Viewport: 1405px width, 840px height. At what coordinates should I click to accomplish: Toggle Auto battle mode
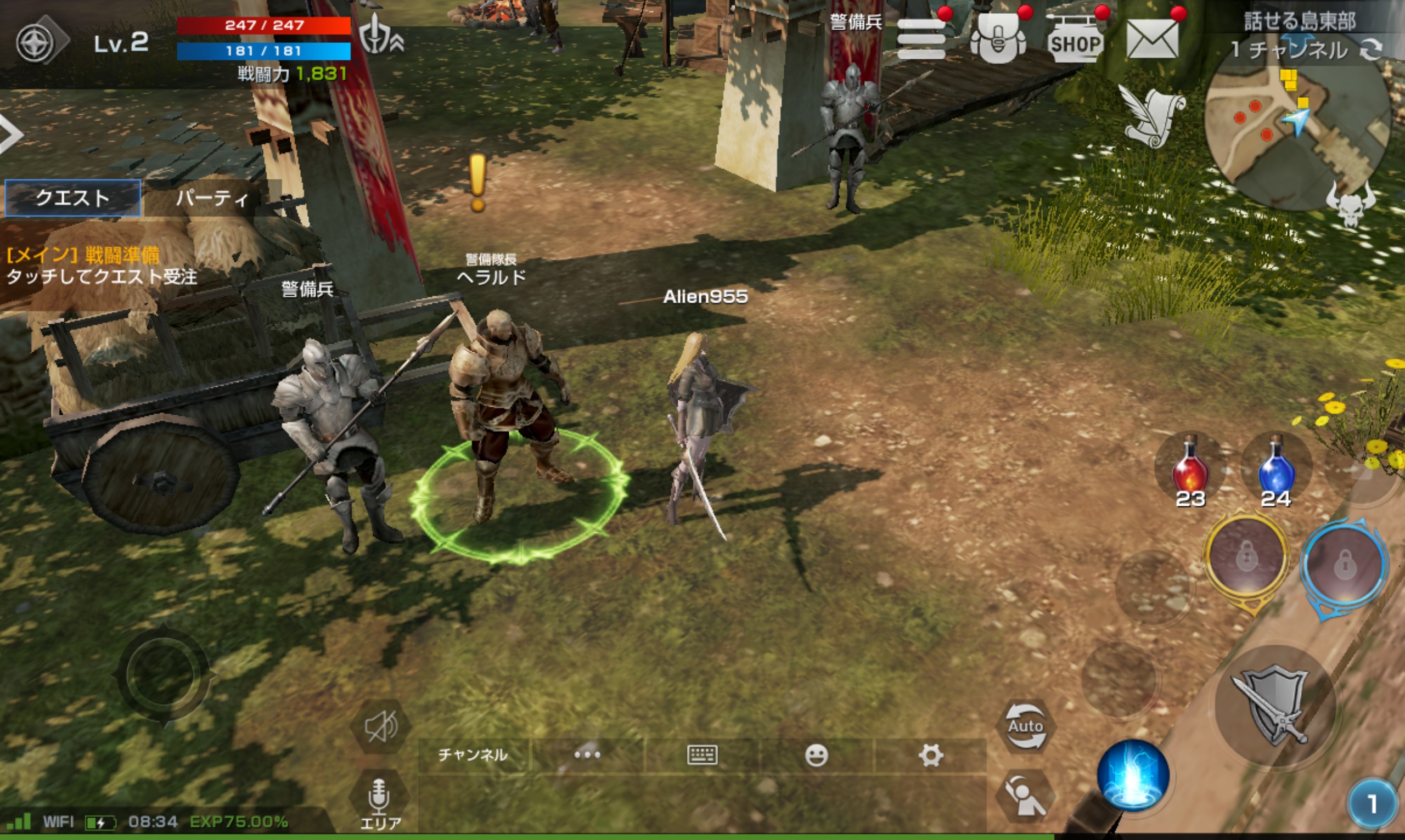(1025, 726)
